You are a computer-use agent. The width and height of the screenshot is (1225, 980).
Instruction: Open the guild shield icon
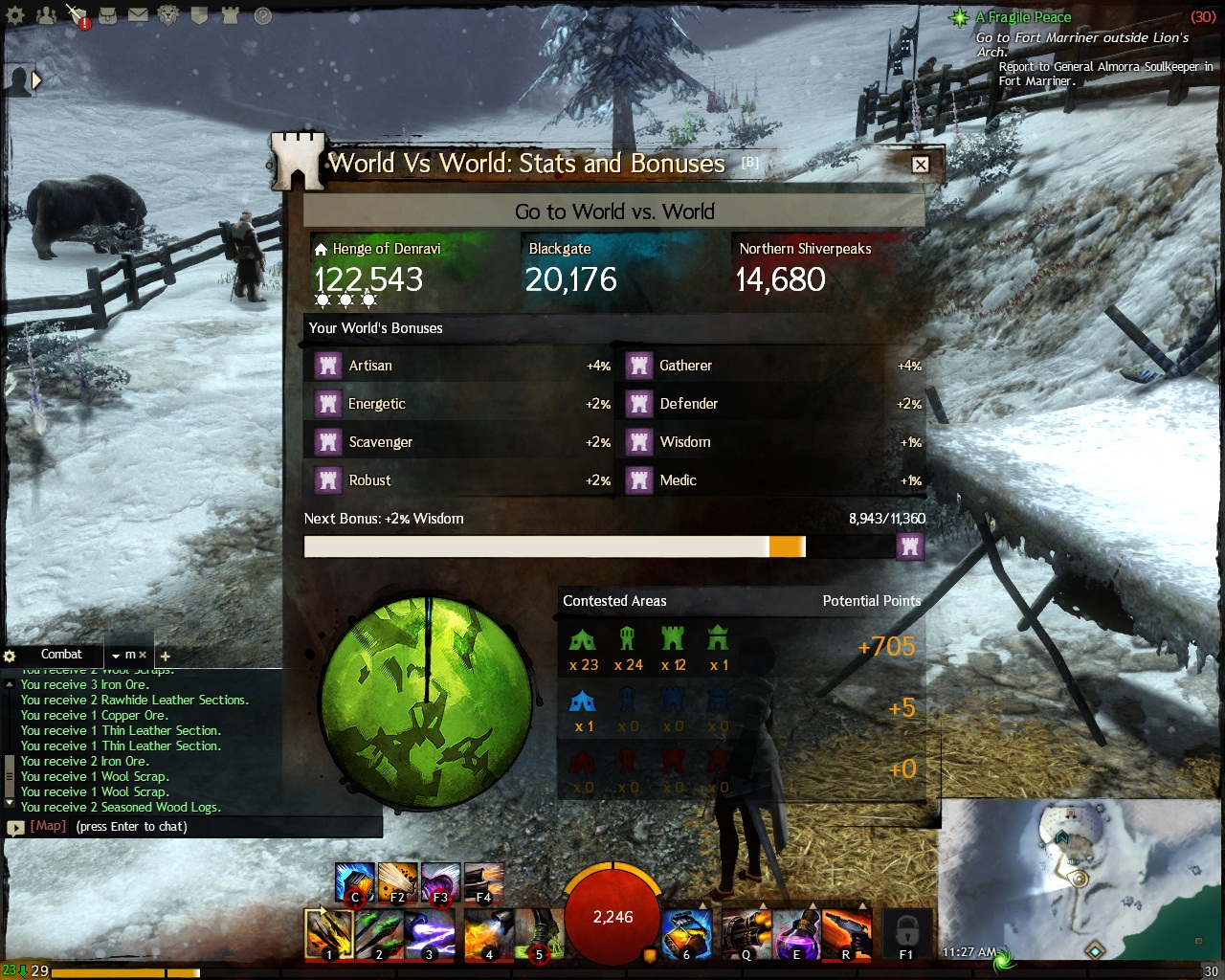(199, 15)
